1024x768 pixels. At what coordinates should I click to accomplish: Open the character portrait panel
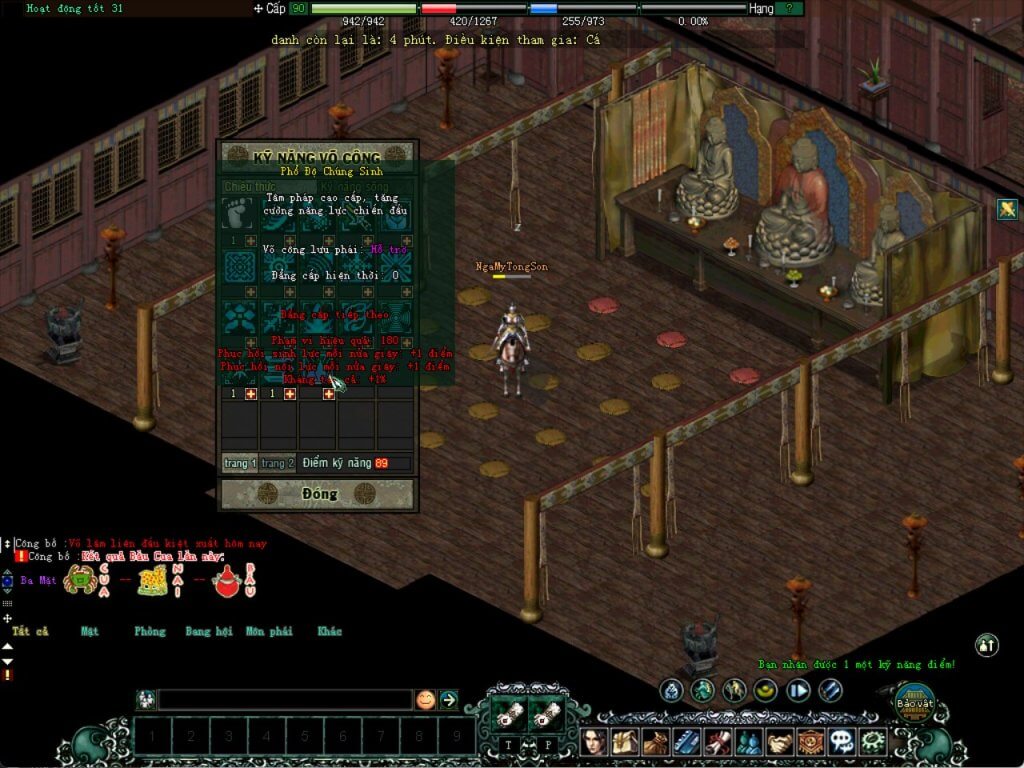pyautogui.click(x=596, y=742)
